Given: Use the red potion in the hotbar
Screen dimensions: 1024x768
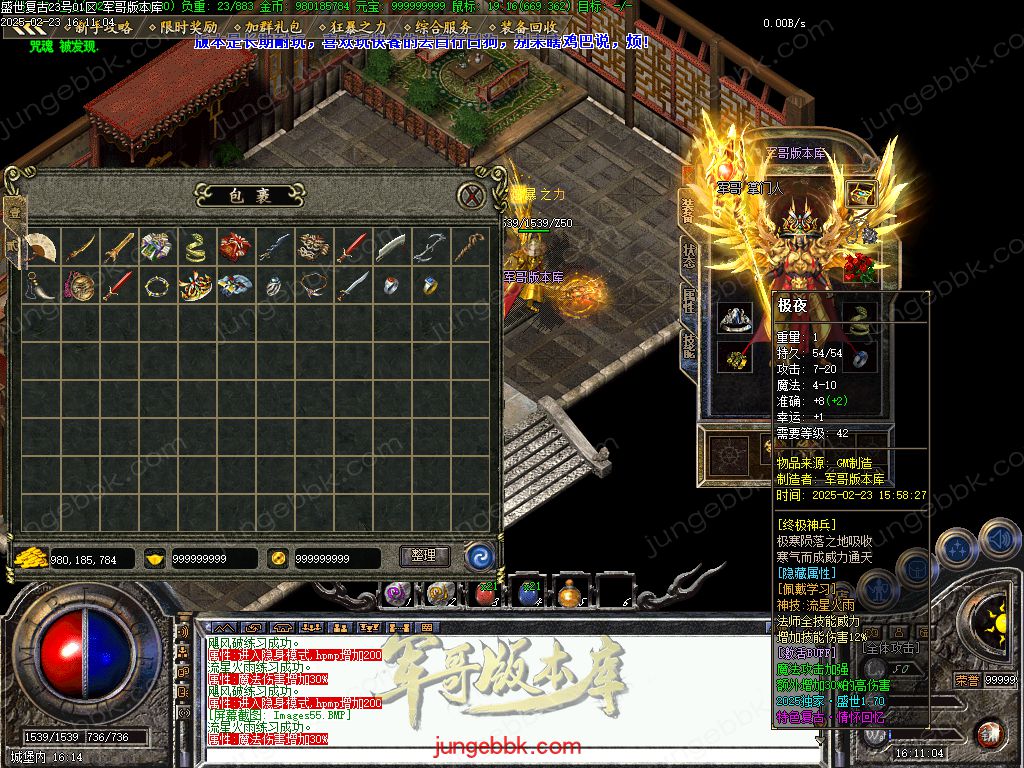Looking at the screenshot, I should pyautogui.click(x=485, y=593).
